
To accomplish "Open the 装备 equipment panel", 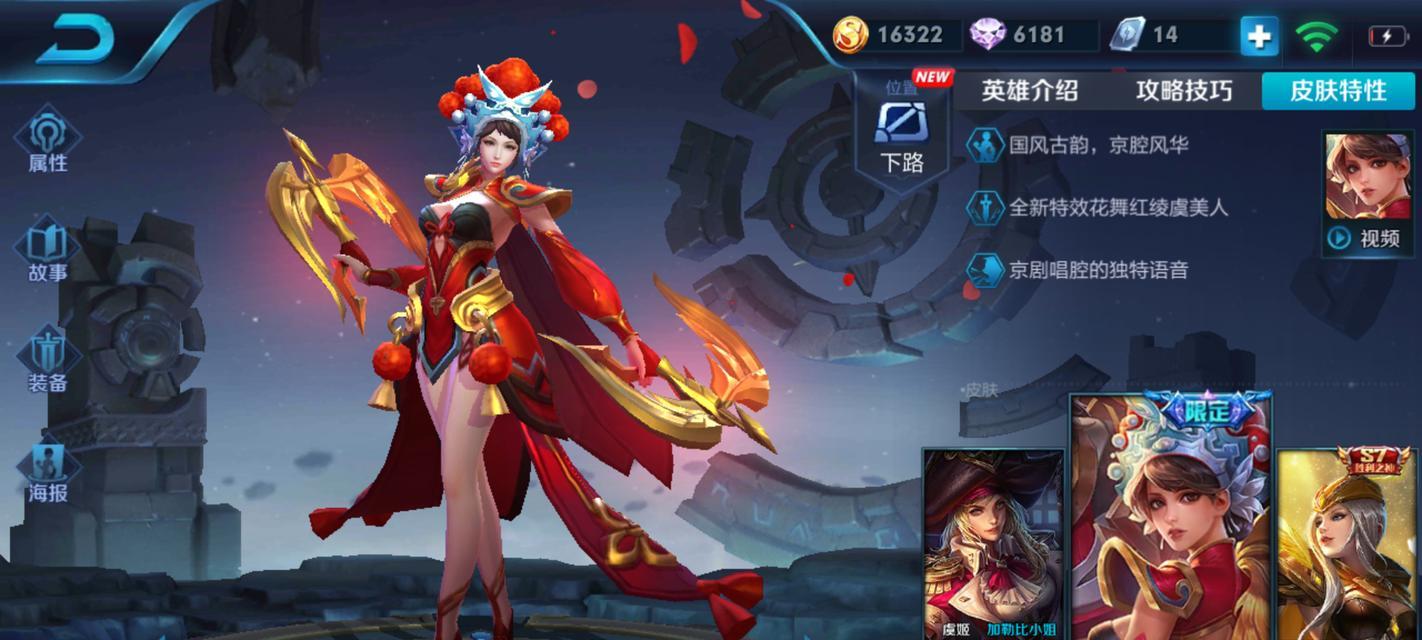I will pyautogui.click(x=47, y=362).
